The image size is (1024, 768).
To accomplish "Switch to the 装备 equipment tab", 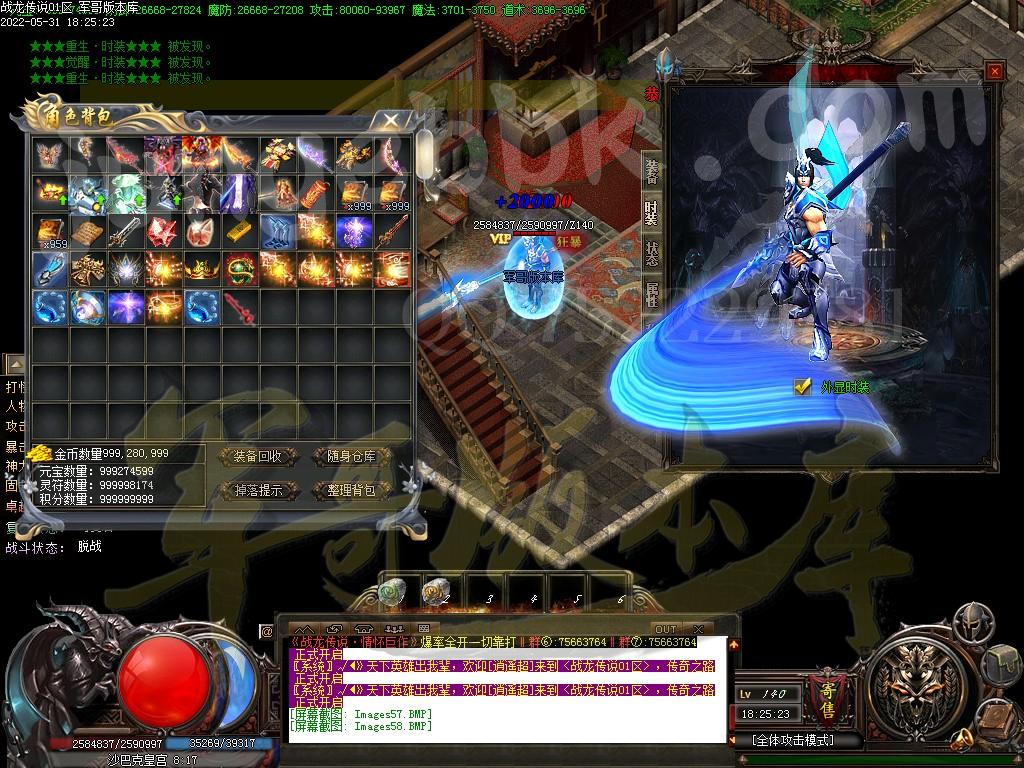I will coord(652,171).
